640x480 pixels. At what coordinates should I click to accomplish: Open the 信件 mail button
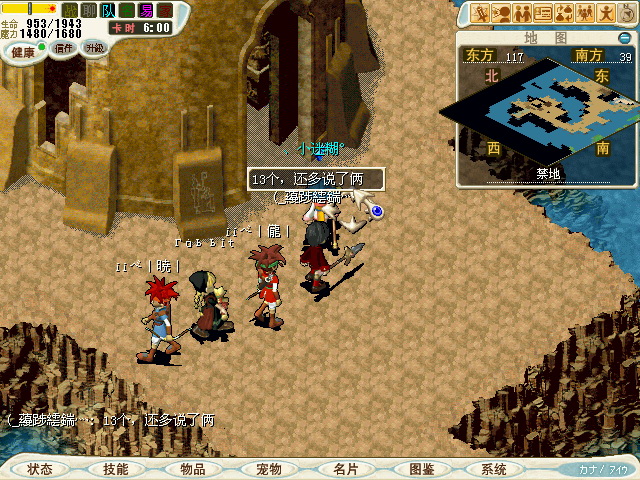click(64, 48)
